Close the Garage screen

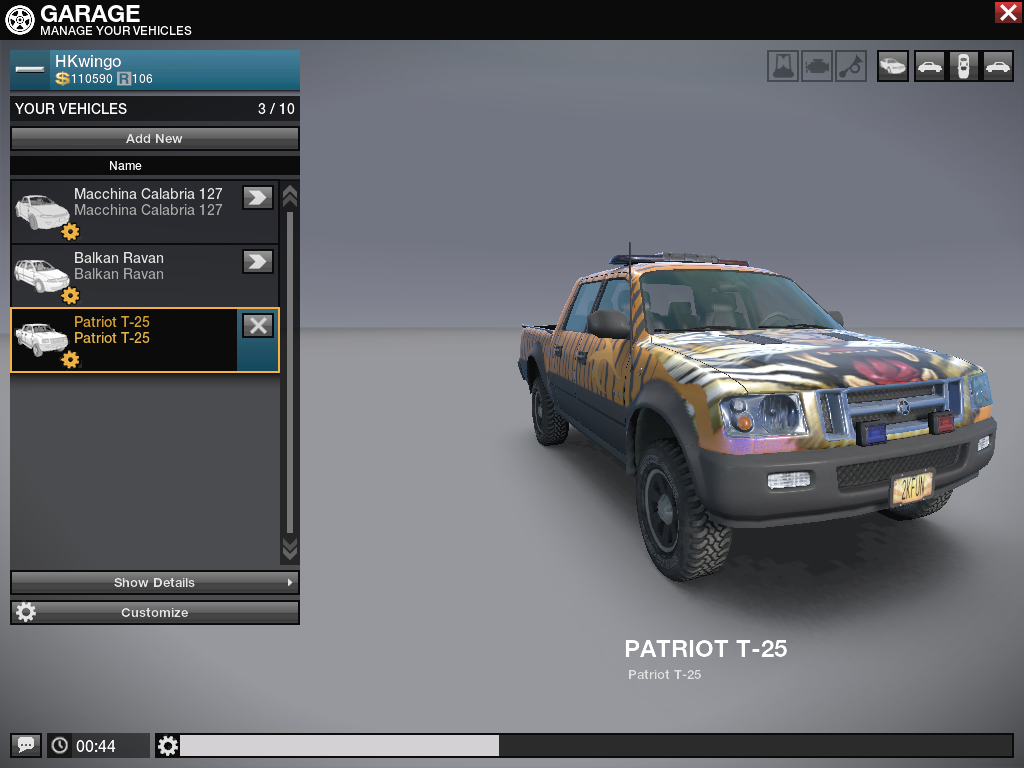tap(1007, 12)
